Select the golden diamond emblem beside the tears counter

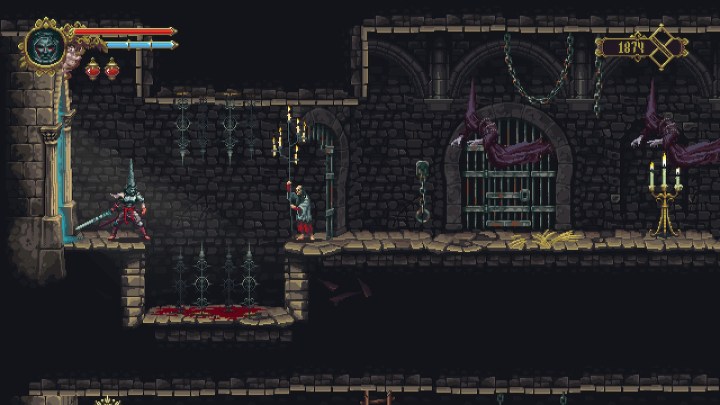[x=664, y=46]
